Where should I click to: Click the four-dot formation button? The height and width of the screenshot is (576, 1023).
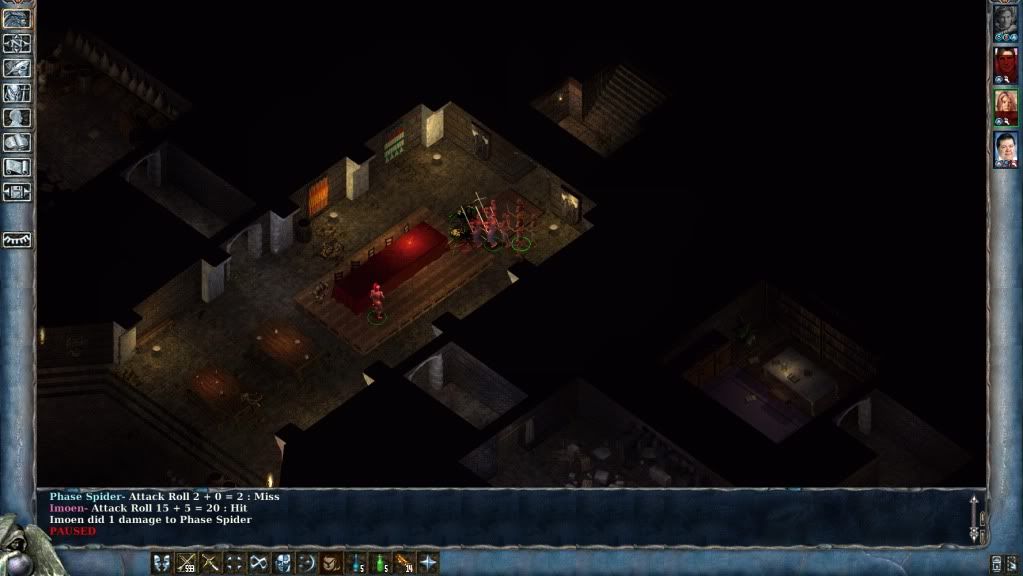point(234,562)
